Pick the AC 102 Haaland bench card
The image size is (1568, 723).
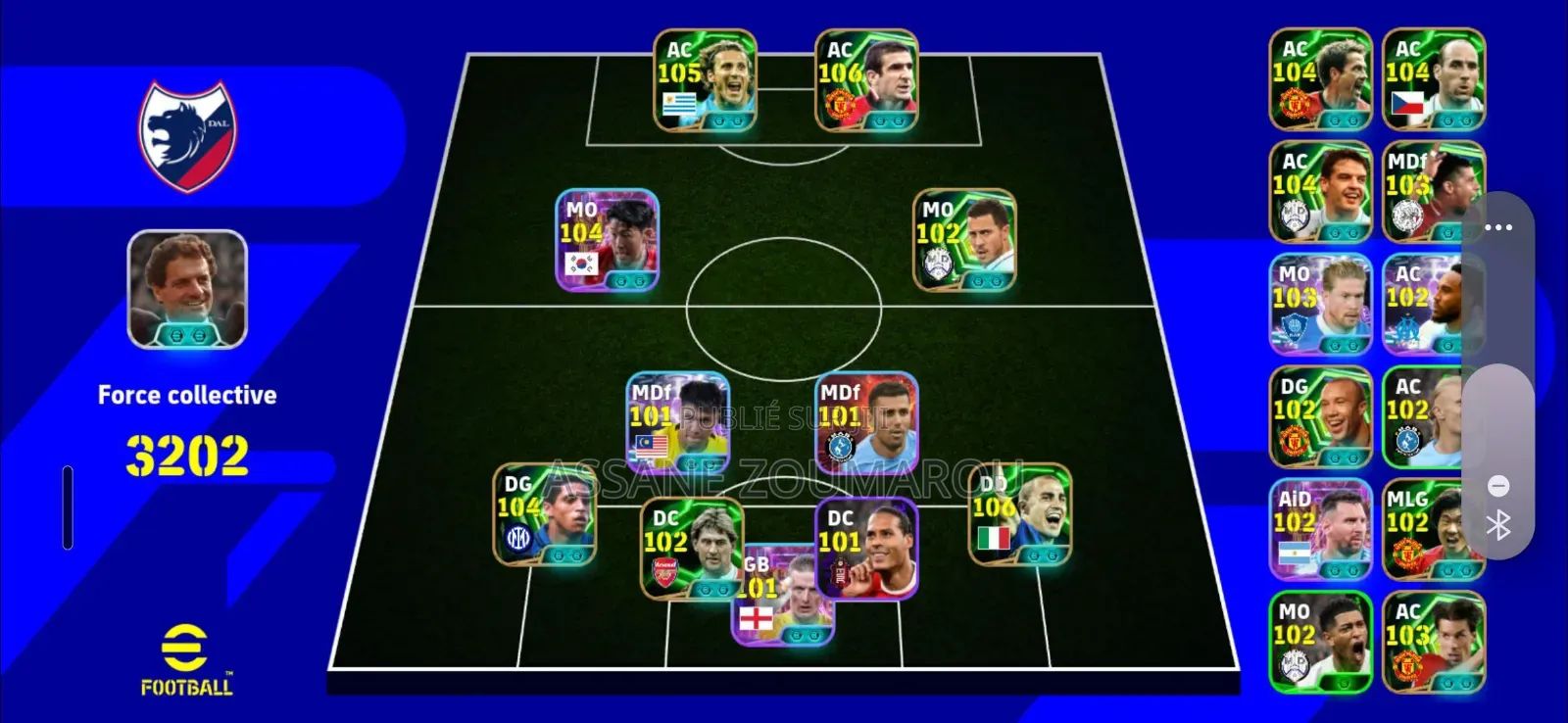point(1434,416)
